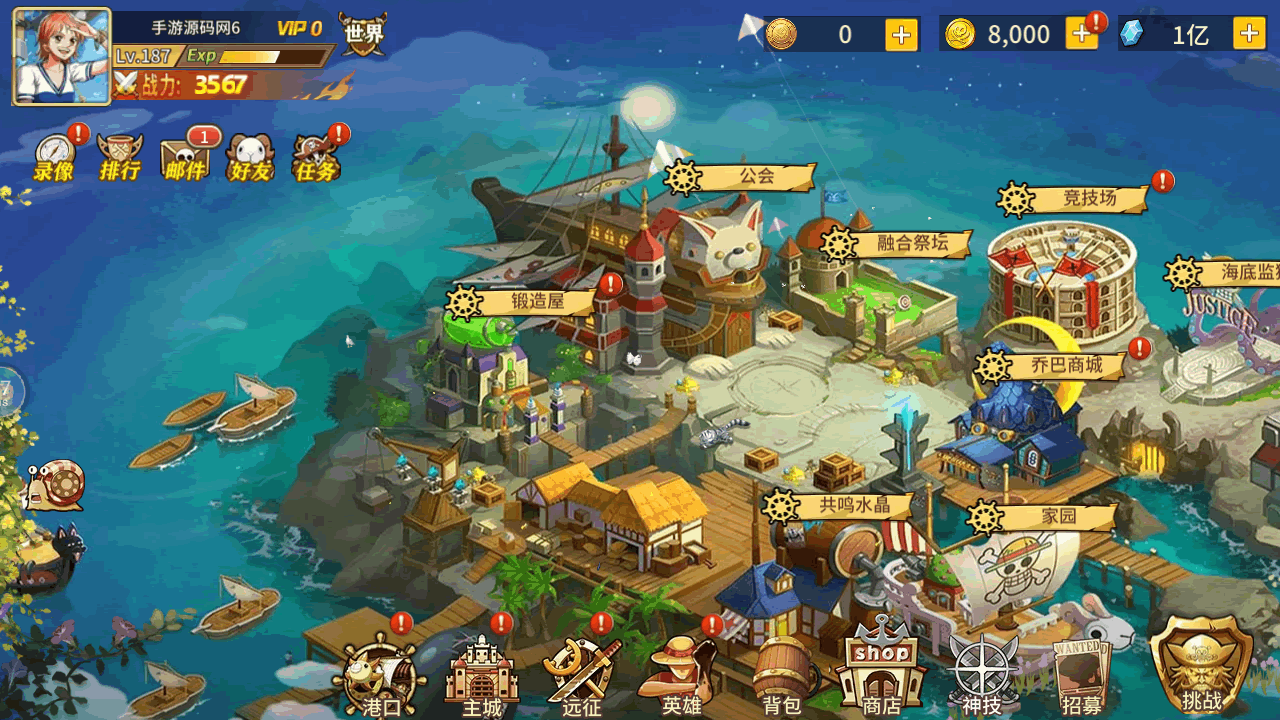1280x720 pixels.
Task: Enter the 竞技场 arena
Action: point(1074,199)
